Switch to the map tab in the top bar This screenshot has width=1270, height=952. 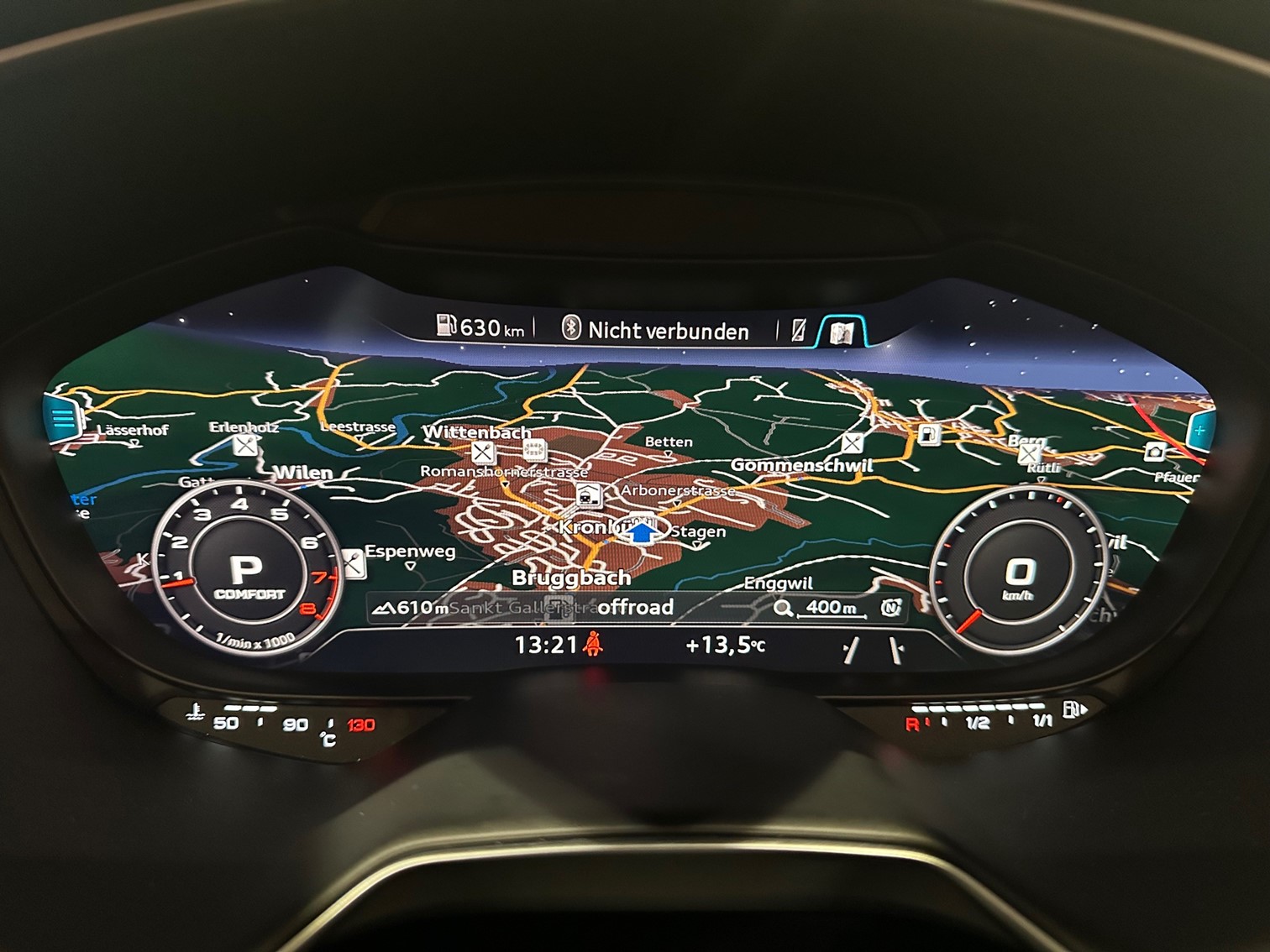pos(842,332)
